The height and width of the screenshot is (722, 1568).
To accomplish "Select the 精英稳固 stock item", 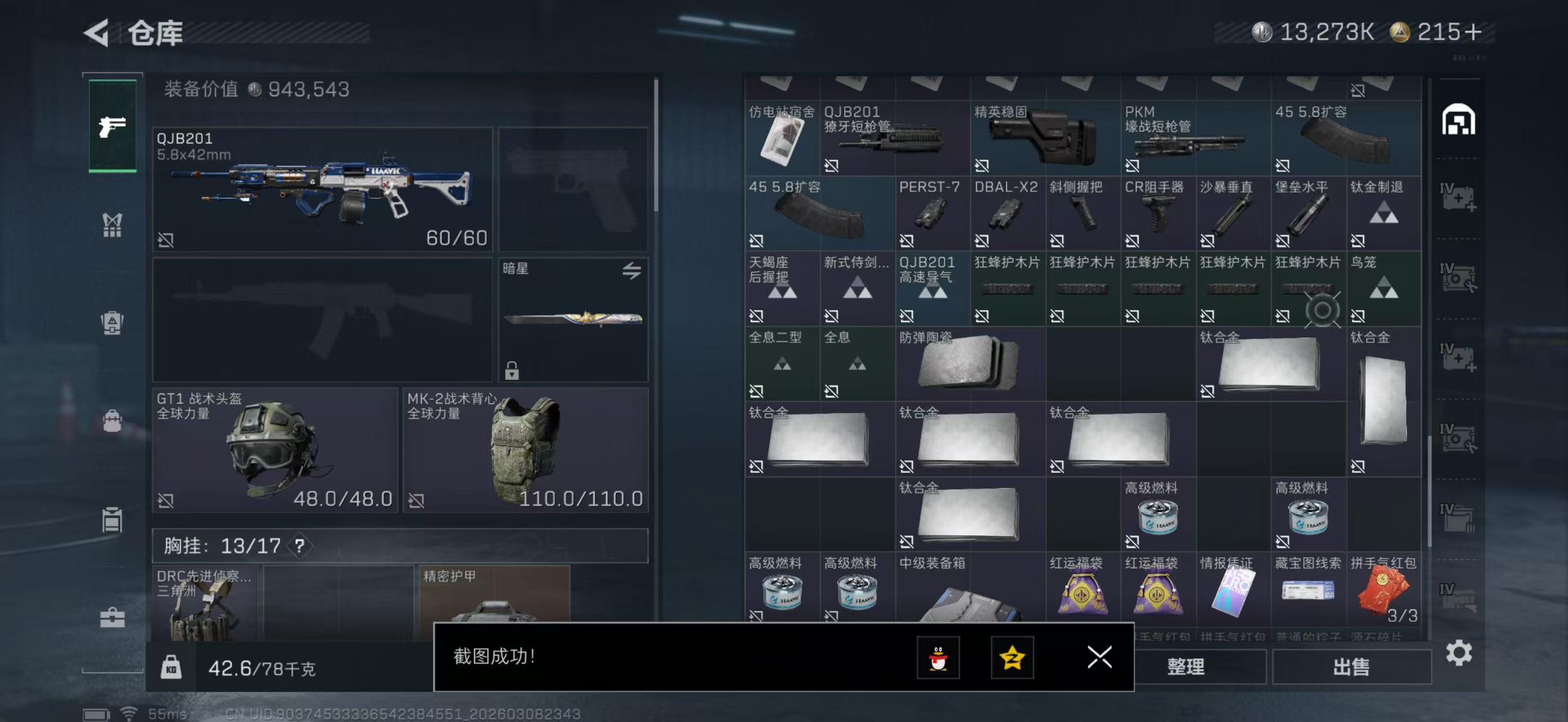I will (x=1045, y=138).
